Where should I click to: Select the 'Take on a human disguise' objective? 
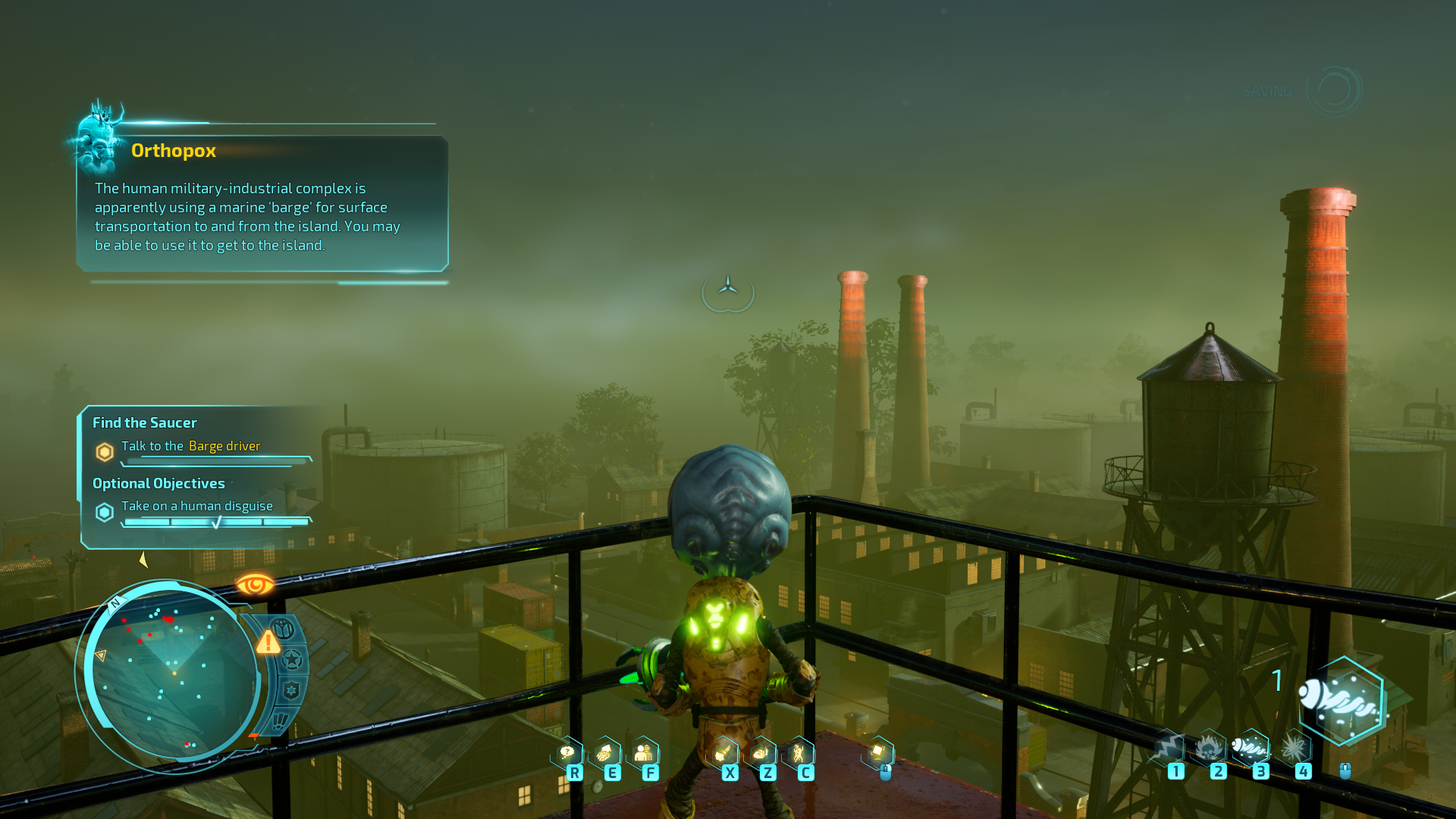point(197,506)
